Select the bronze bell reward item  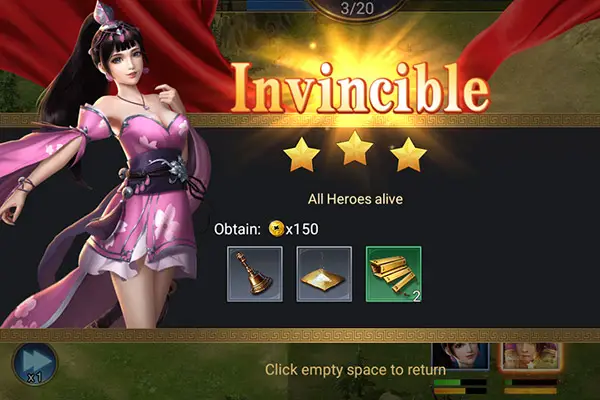255,273
